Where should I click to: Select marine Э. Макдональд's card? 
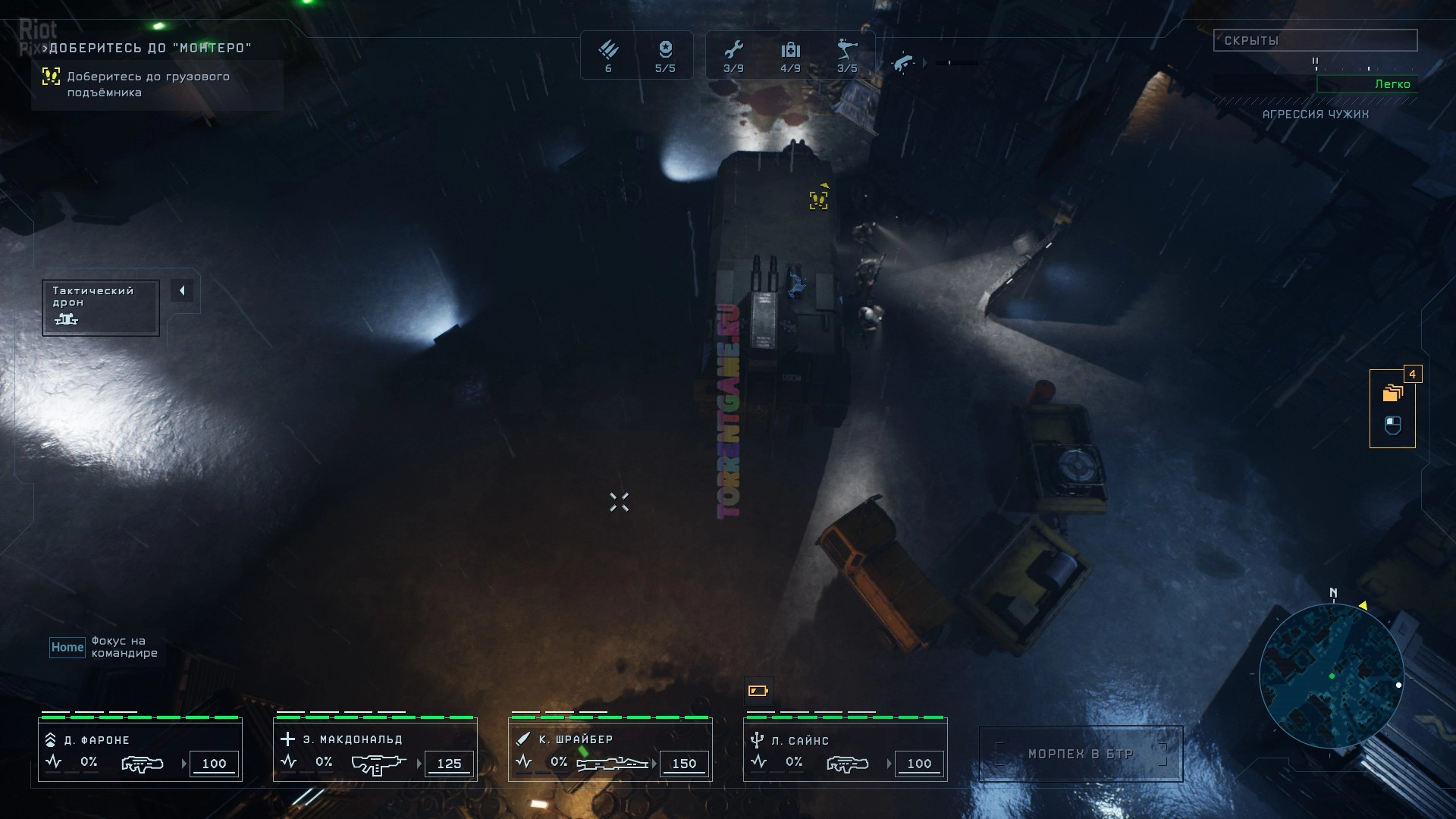coord(375,750)
